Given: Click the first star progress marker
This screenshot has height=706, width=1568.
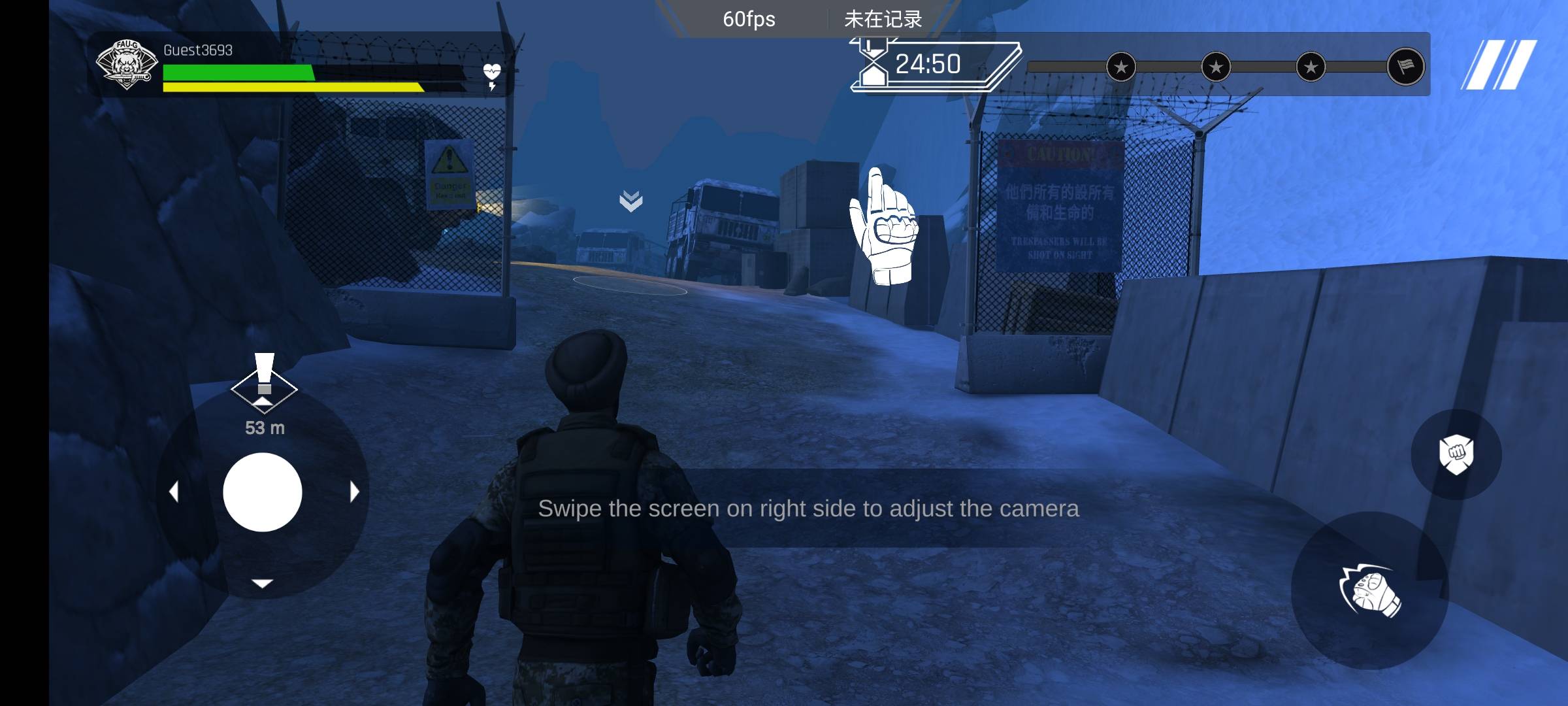Looking at the screenshot, I should coord(1121,67).
